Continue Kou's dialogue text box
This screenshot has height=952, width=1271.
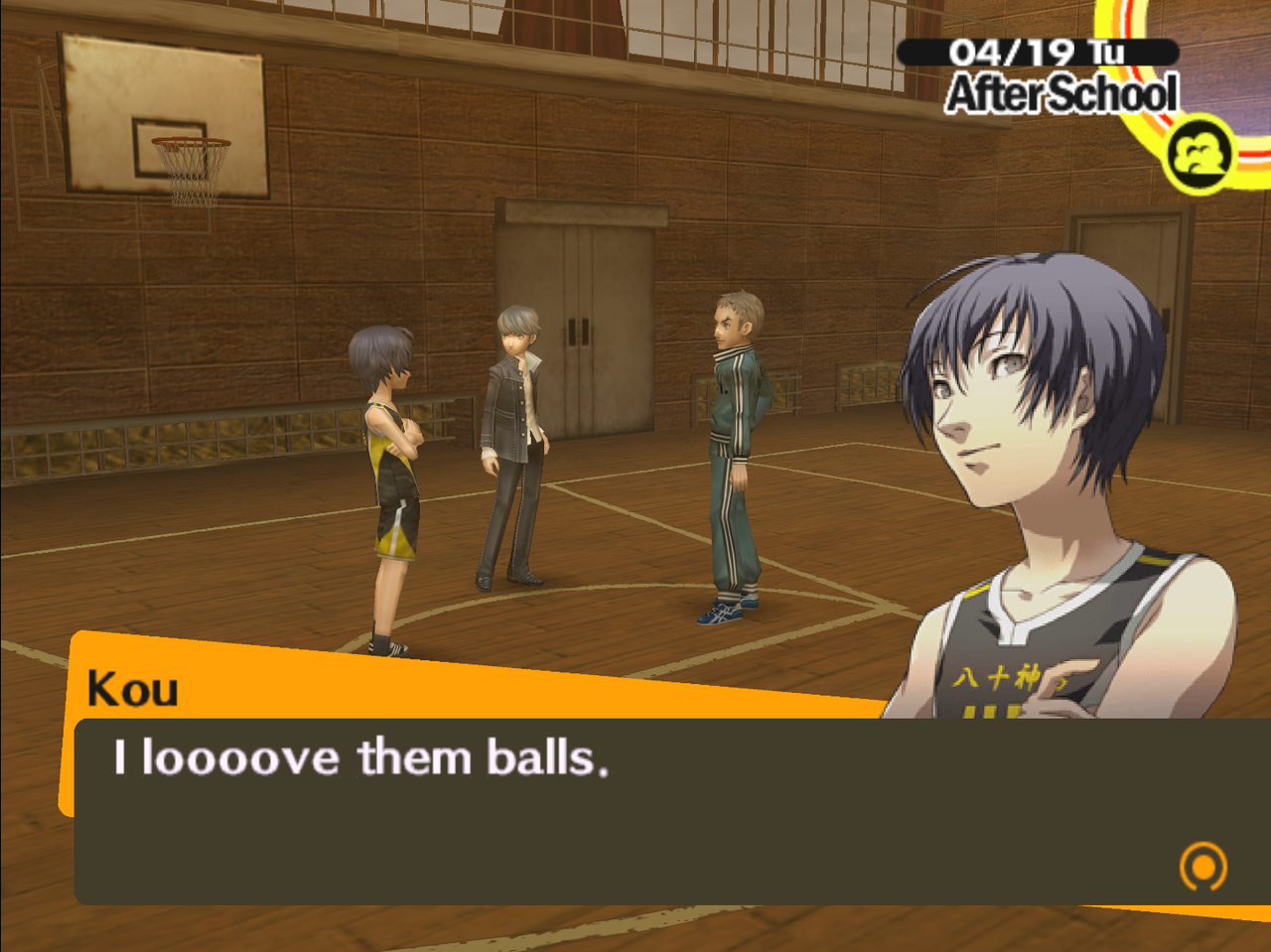635,809
